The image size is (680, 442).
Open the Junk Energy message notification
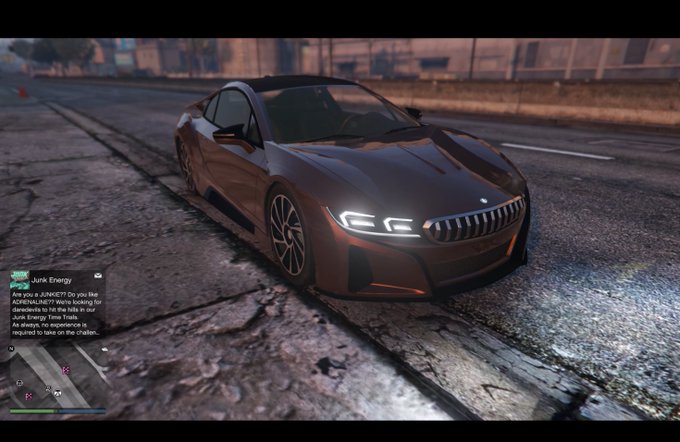[x=57, y=311]
